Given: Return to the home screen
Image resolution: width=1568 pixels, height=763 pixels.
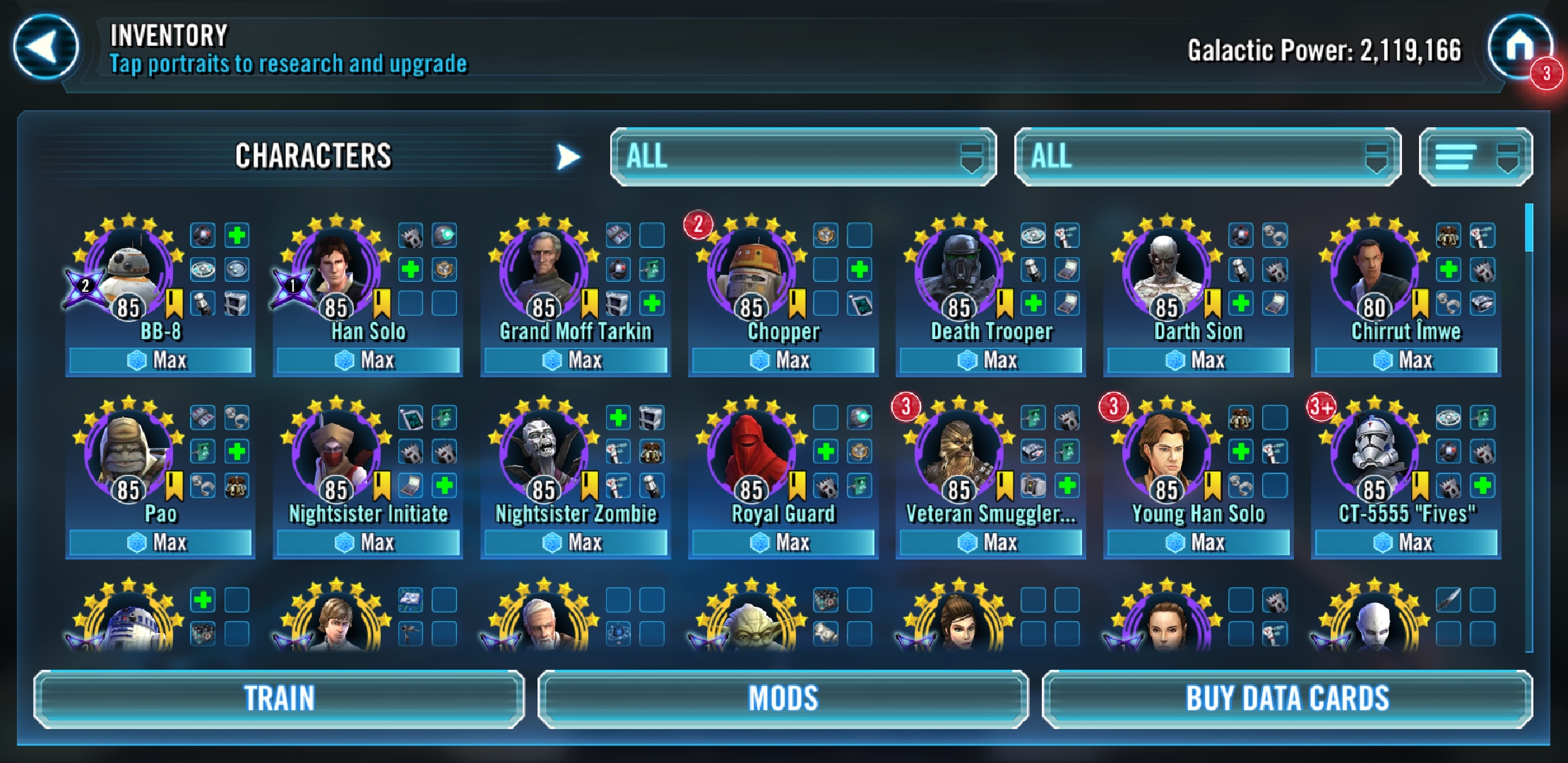Looking at the screenshot, I should point(1519,48).
